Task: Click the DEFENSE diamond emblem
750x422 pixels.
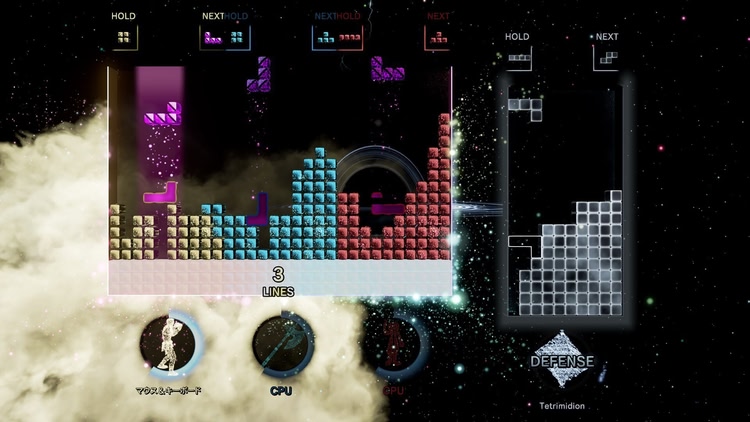Action: tap(561, 362)
